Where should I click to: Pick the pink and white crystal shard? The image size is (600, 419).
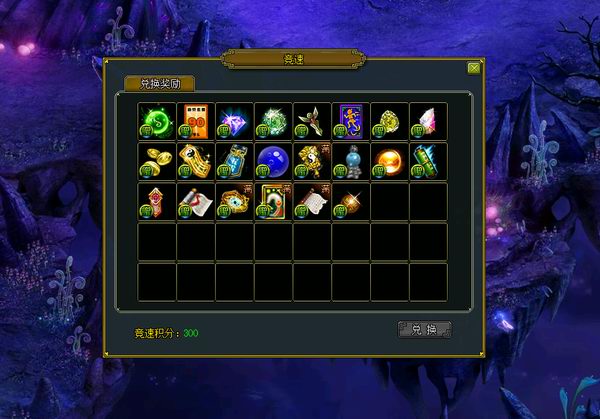(x=428, y=120)
